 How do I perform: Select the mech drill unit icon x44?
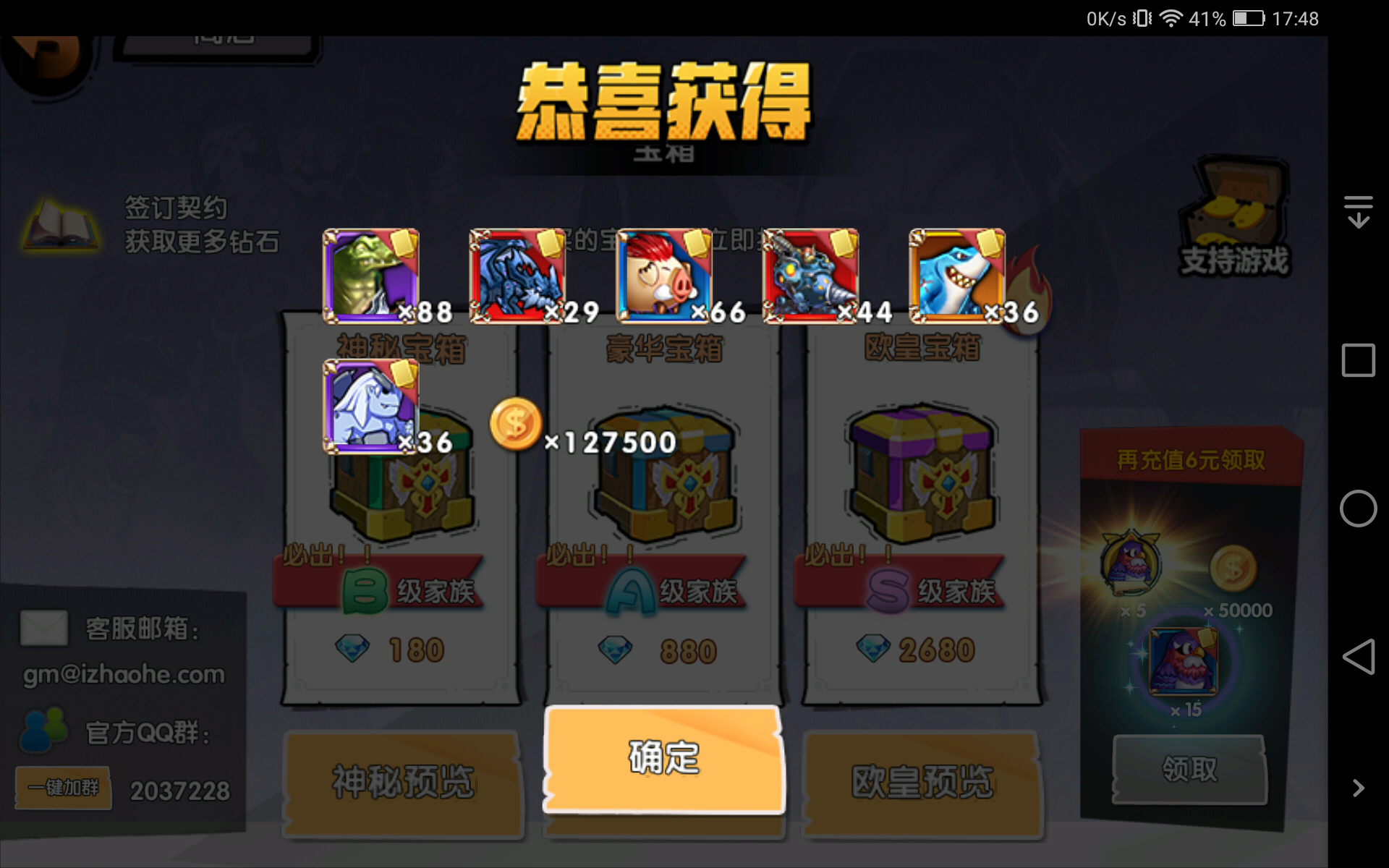pos(810,275)
